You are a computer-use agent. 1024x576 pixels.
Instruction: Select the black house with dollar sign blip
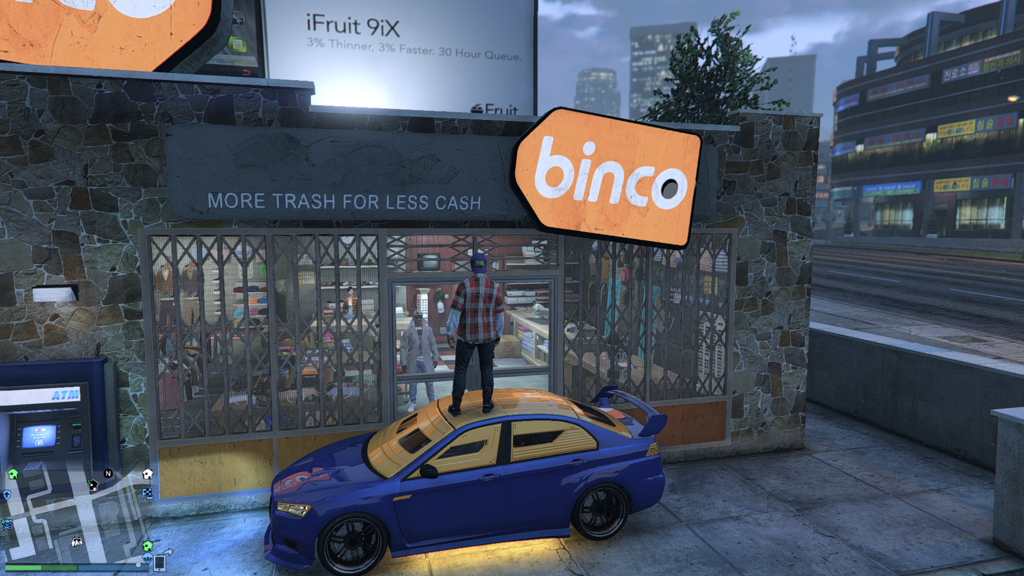pyautogui.click(x=93, y=485)
